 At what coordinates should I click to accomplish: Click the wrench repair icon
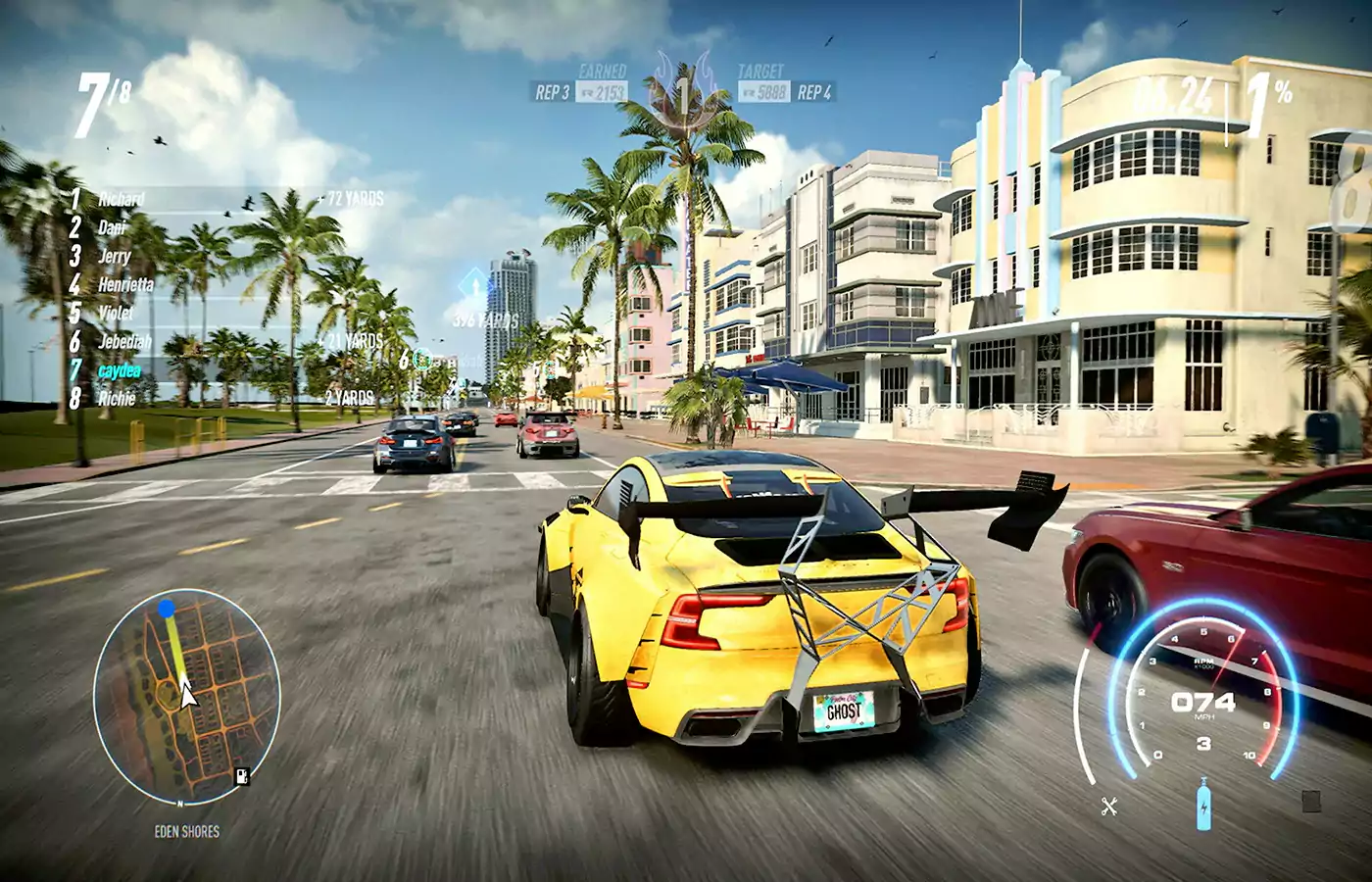[1109, 807]
